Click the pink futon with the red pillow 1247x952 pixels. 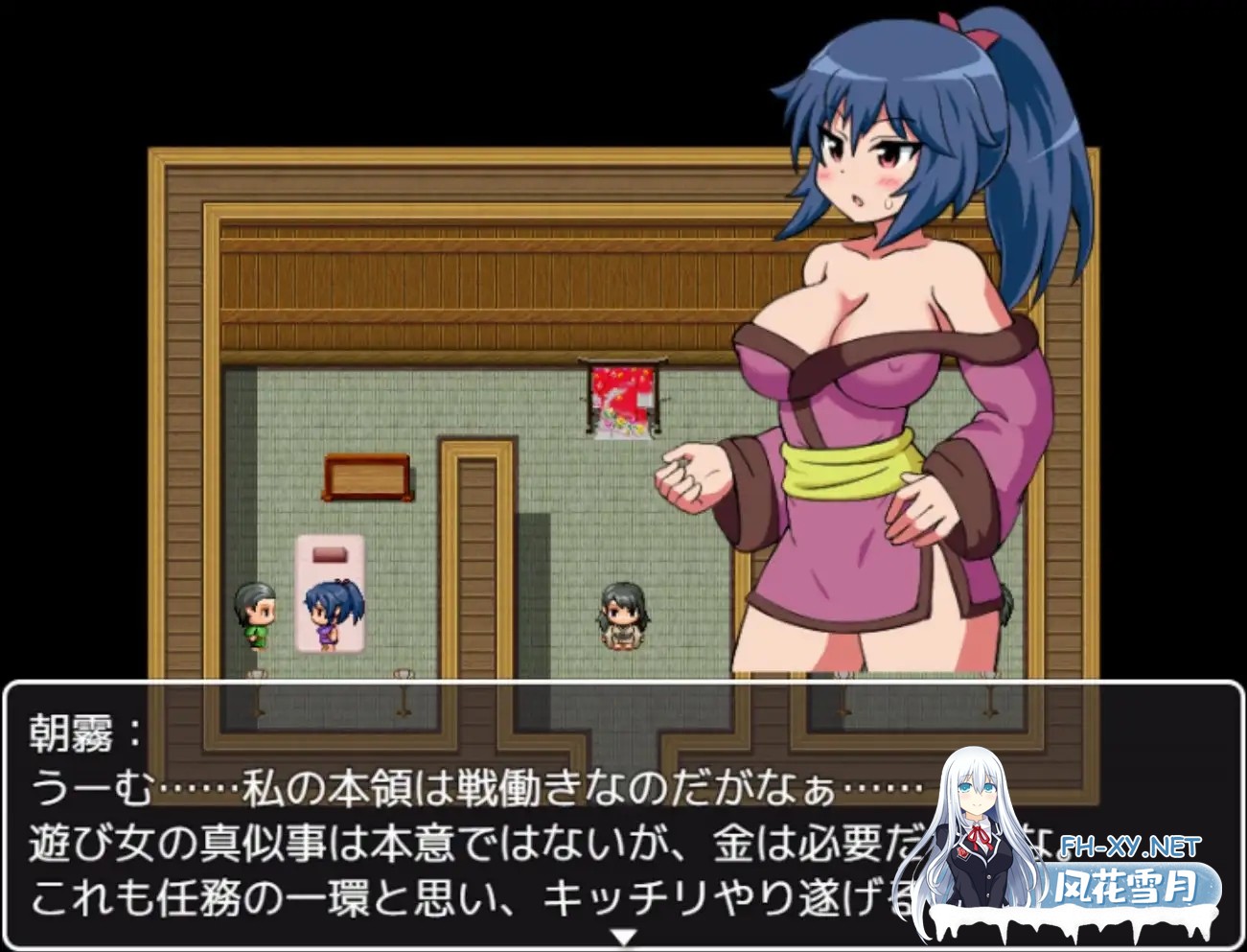(331, 594)
